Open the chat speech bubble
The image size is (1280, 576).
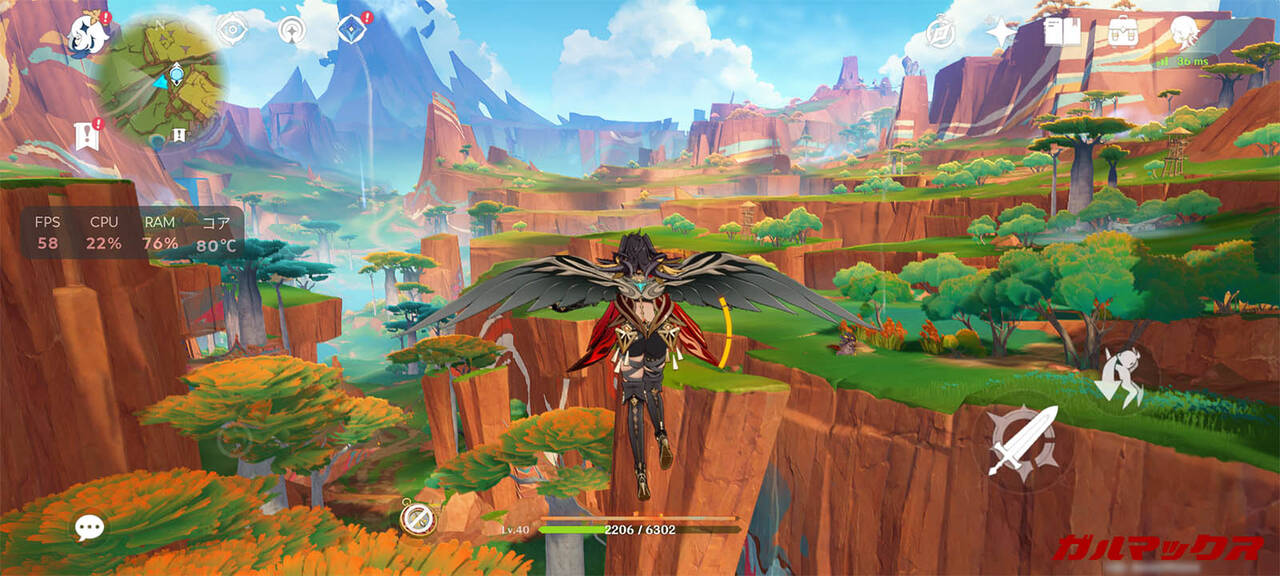click(89, 527)
